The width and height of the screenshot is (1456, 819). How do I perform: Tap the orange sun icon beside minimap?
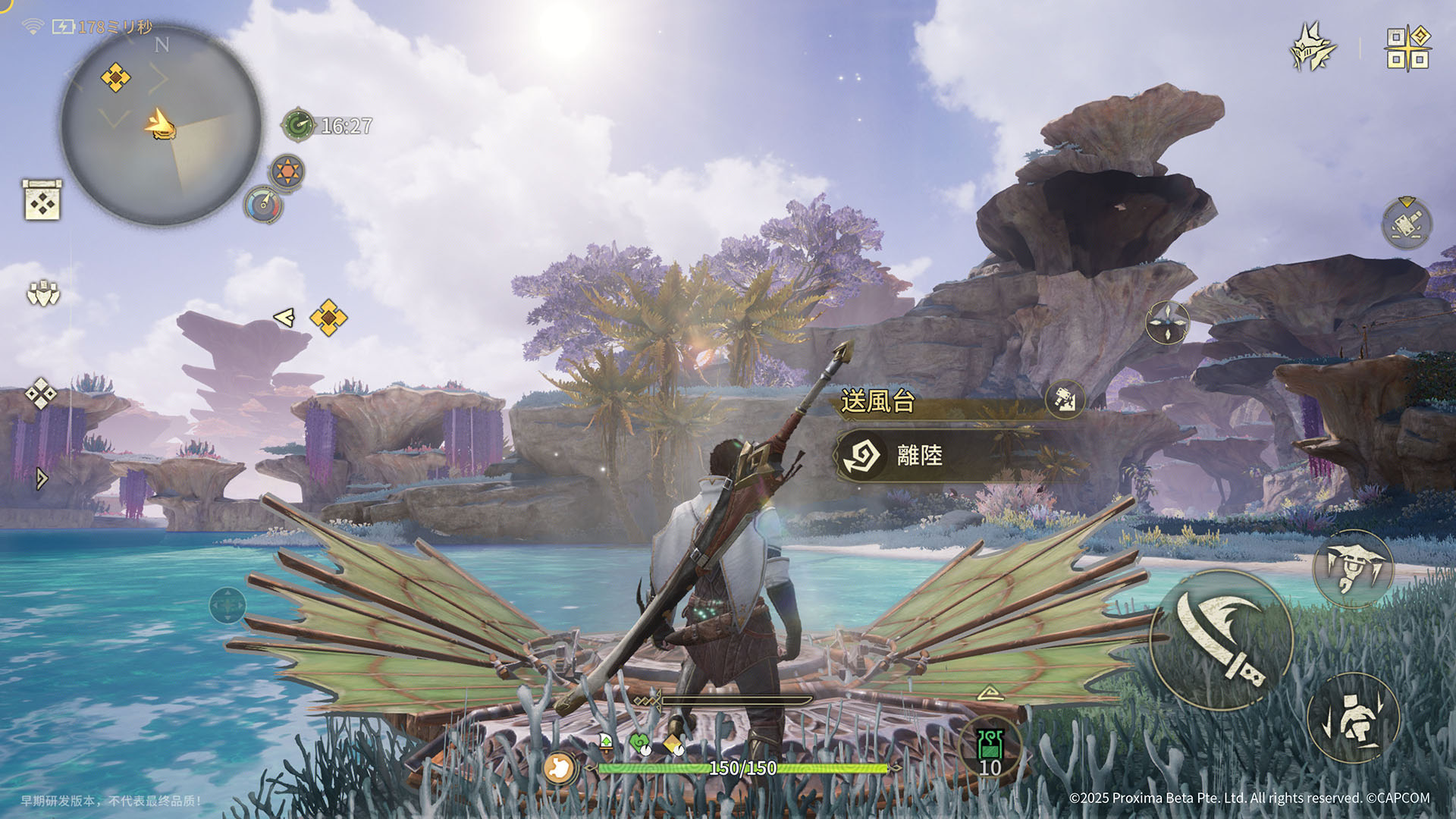point(287,171)
